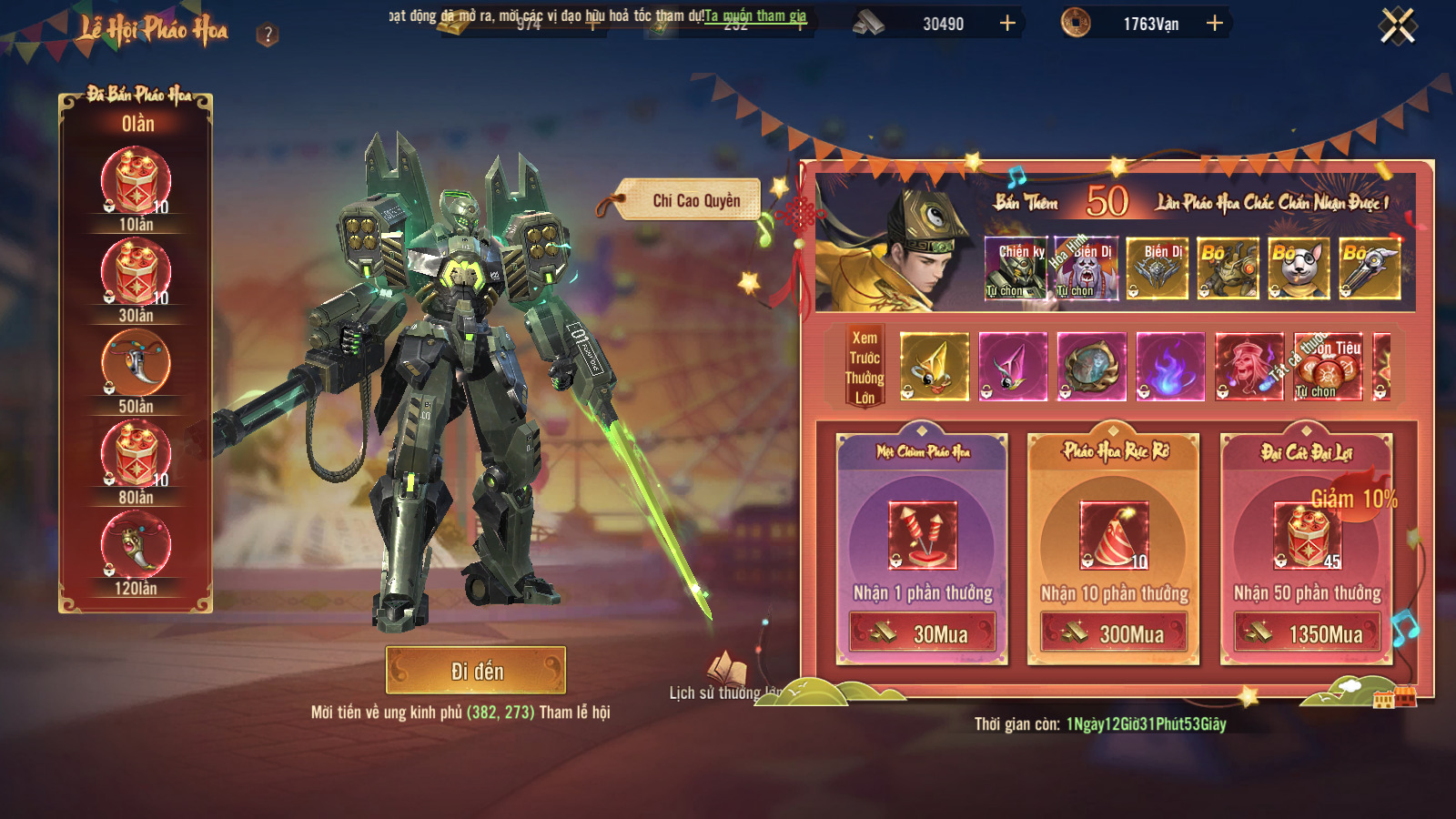Select the 10lần milestone reward
Viewport: 1456px width, 819px height.
(136, 181)
